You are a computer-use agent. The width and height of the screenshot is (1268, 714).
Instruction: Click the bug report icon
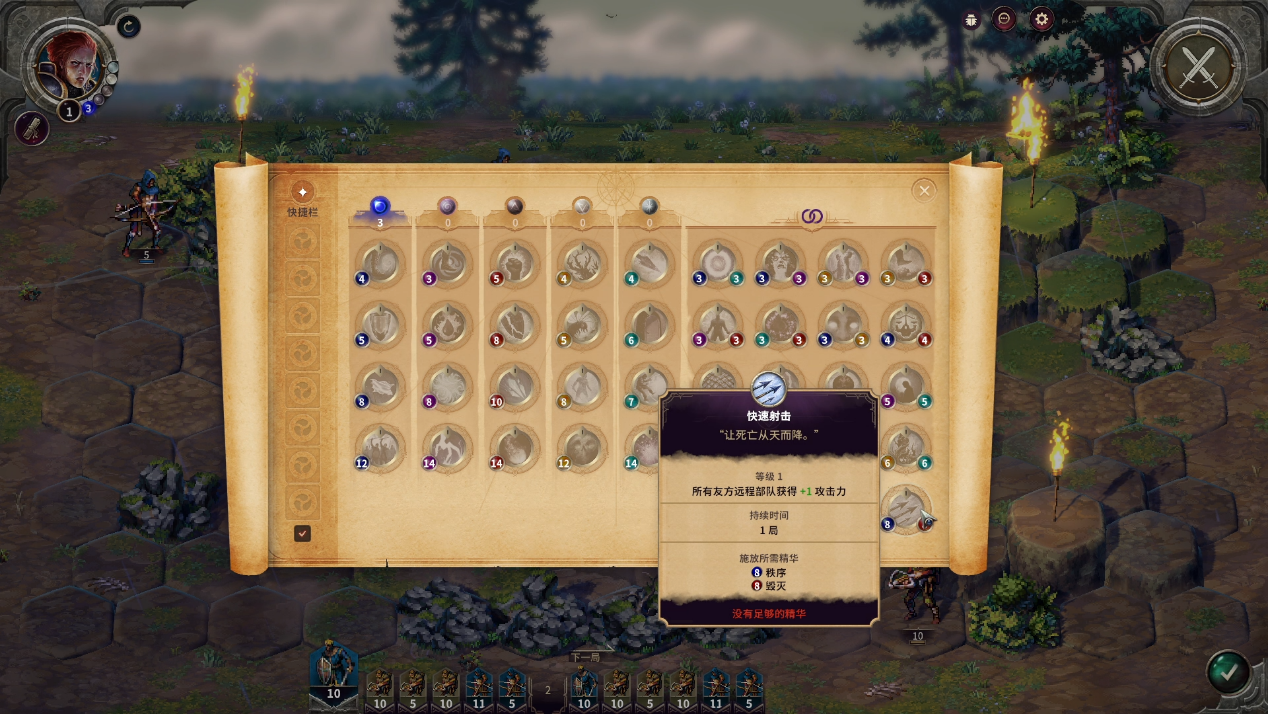(x=971, y=19)
